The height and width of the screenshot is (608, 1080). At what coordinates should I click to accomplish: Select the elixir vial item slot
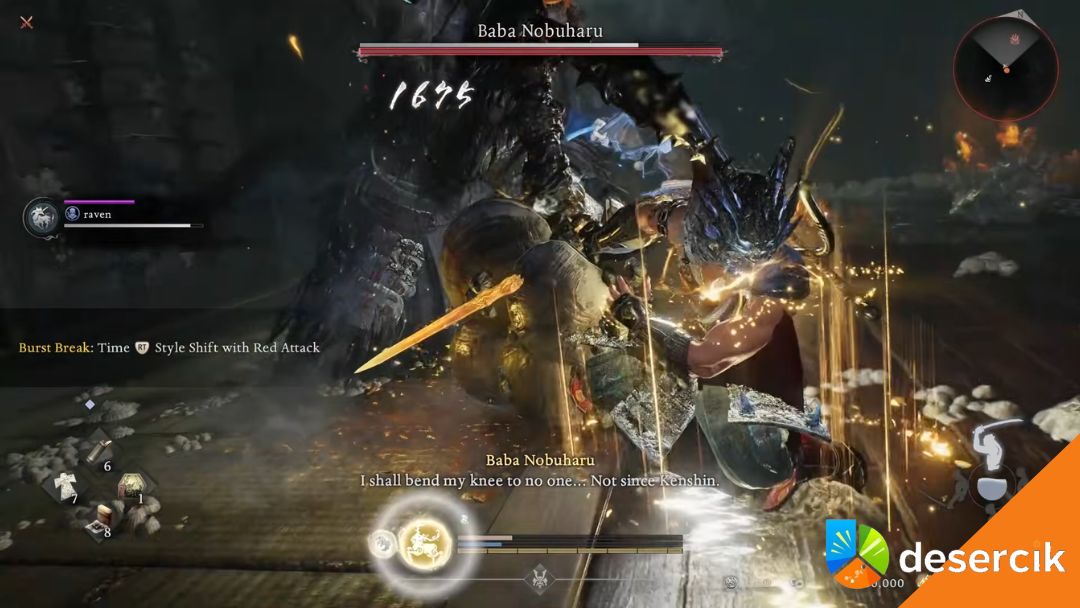(100, 451)
